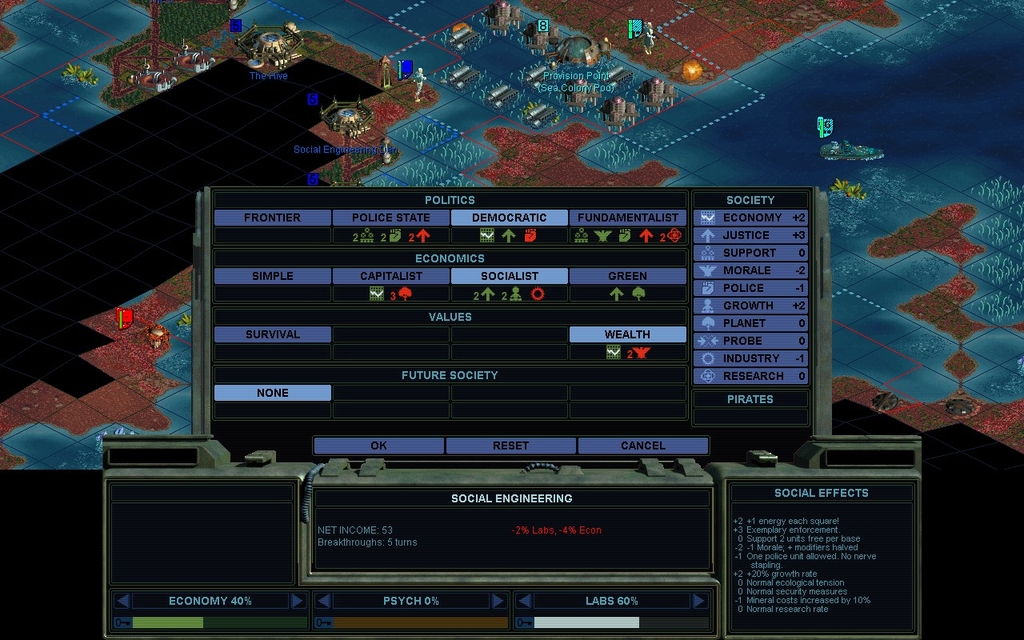1024x640 pixels.
Task: Increase Psych allocation using right arrow
Action: pos(497,601)
